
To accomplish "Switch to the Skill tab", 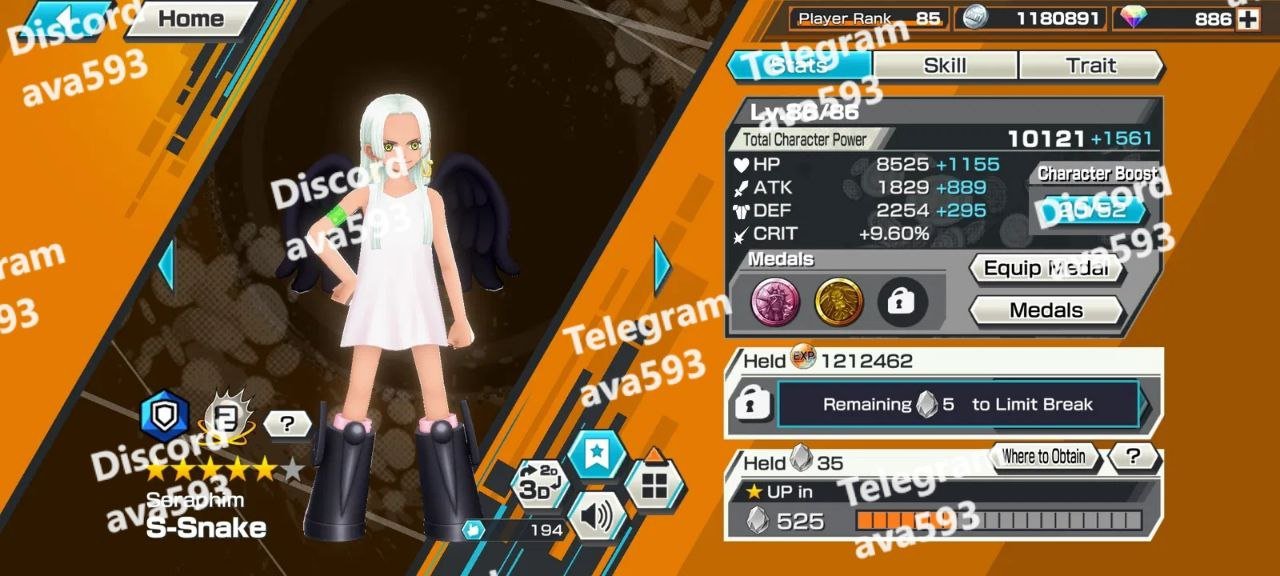I will 945,65.
